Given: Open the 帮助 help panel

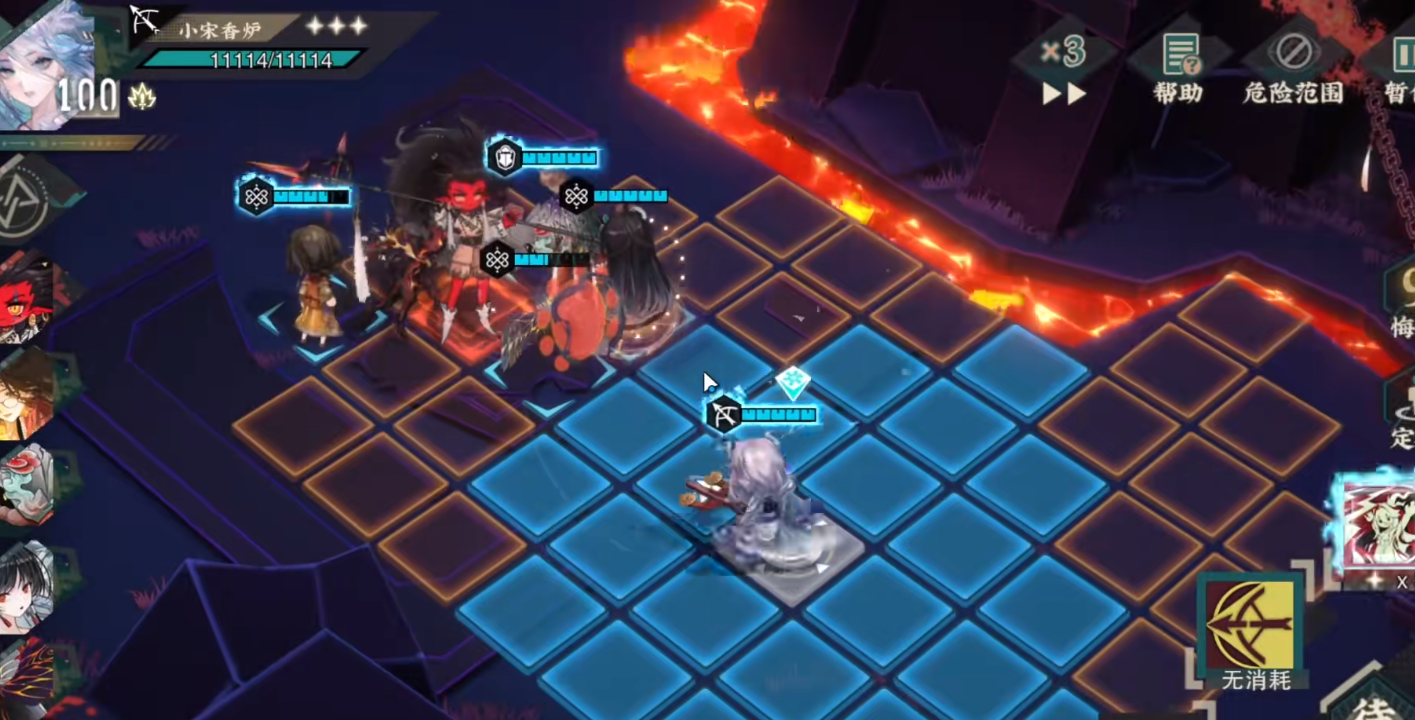Looking at the screenshot, I should [1178, 66].
